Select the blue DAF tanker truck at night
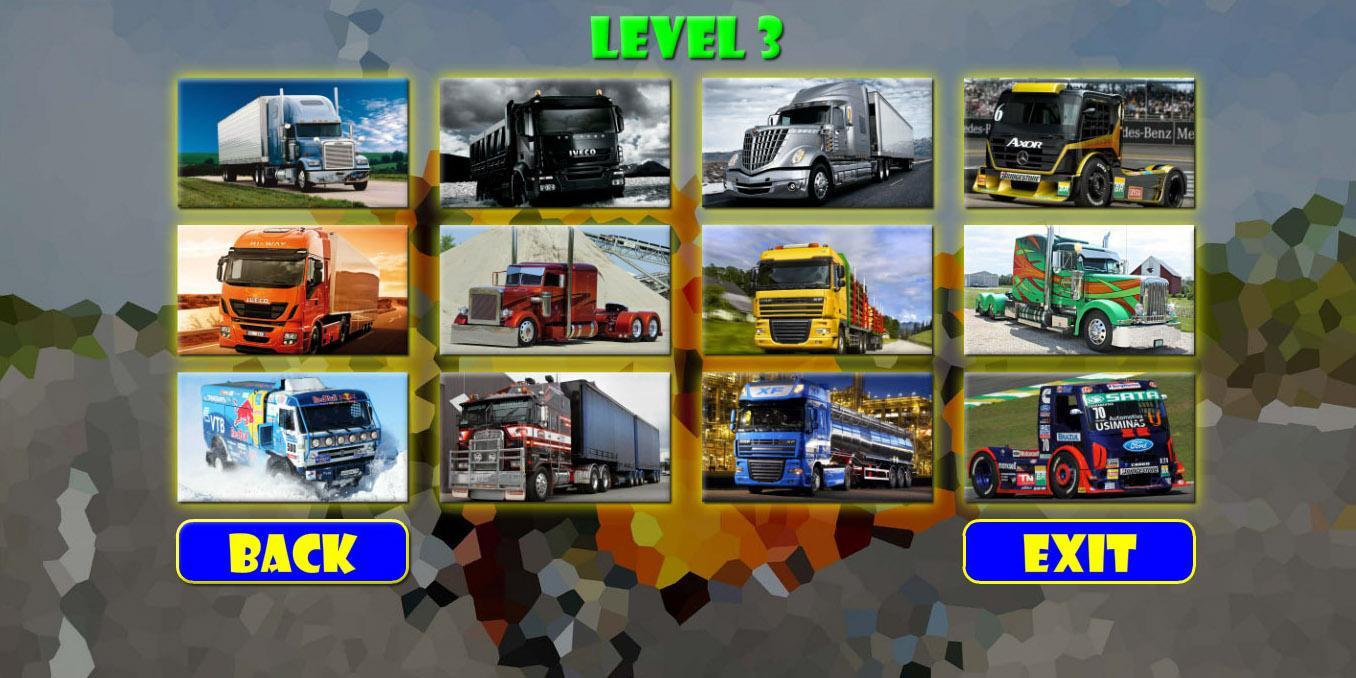1356x678 pixels. [x=817, y=437]
